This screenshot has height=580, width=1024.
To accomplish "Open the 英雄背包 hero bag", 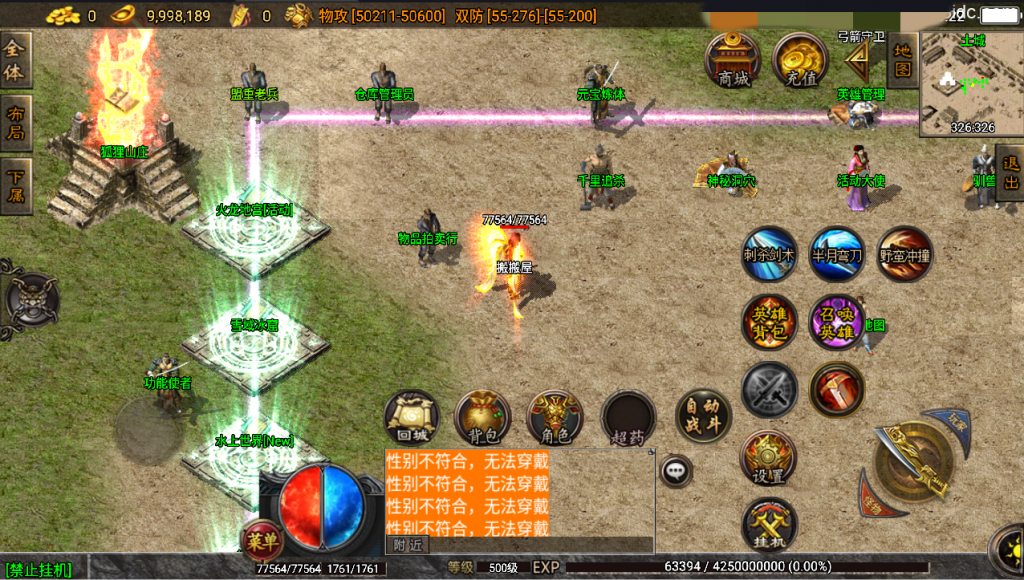I will click(x=769, y=322).
